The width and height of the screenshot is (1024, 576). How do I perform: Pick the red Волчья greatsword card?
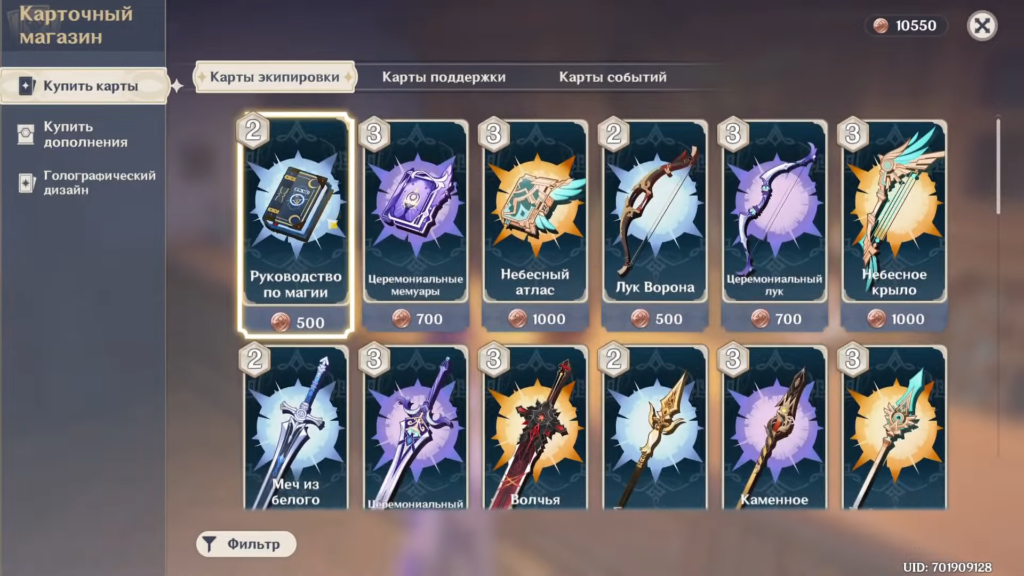pos(534,430)
